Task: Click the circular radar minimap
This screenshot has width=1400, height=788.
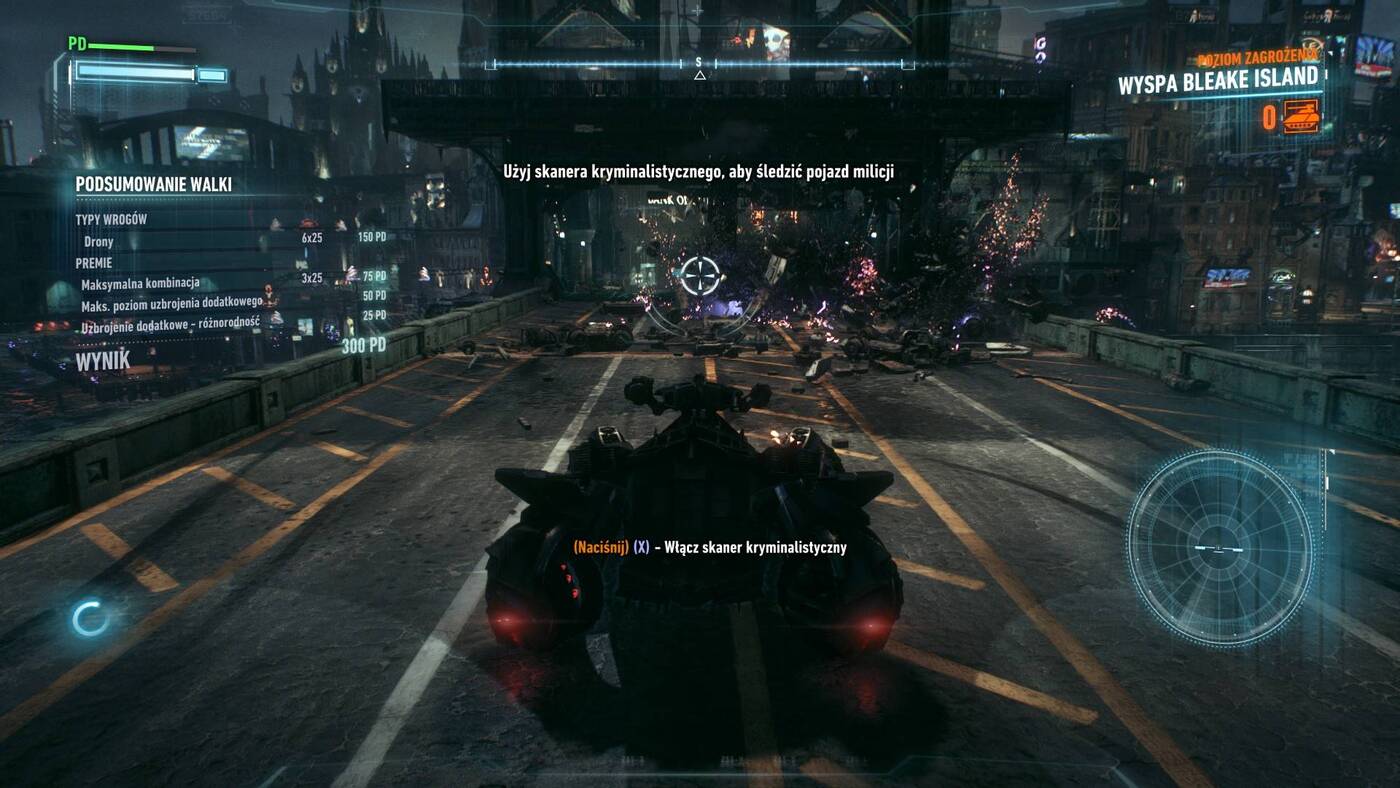Action: pyautogui.click(x=1220, y=547)
